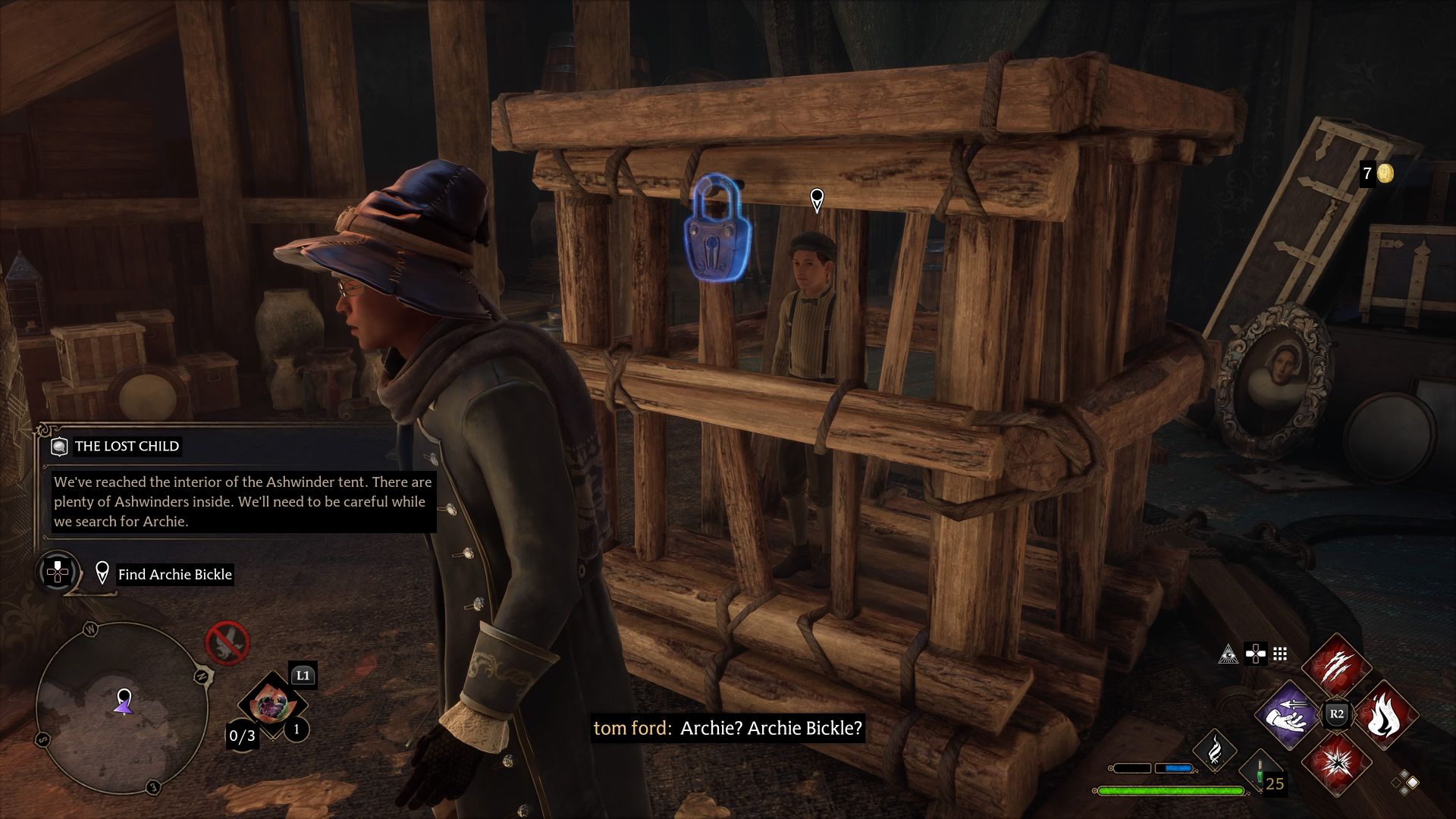
Task: Select the Chinese Chomping Cabbage tool slot
Action: pos(271,705)
